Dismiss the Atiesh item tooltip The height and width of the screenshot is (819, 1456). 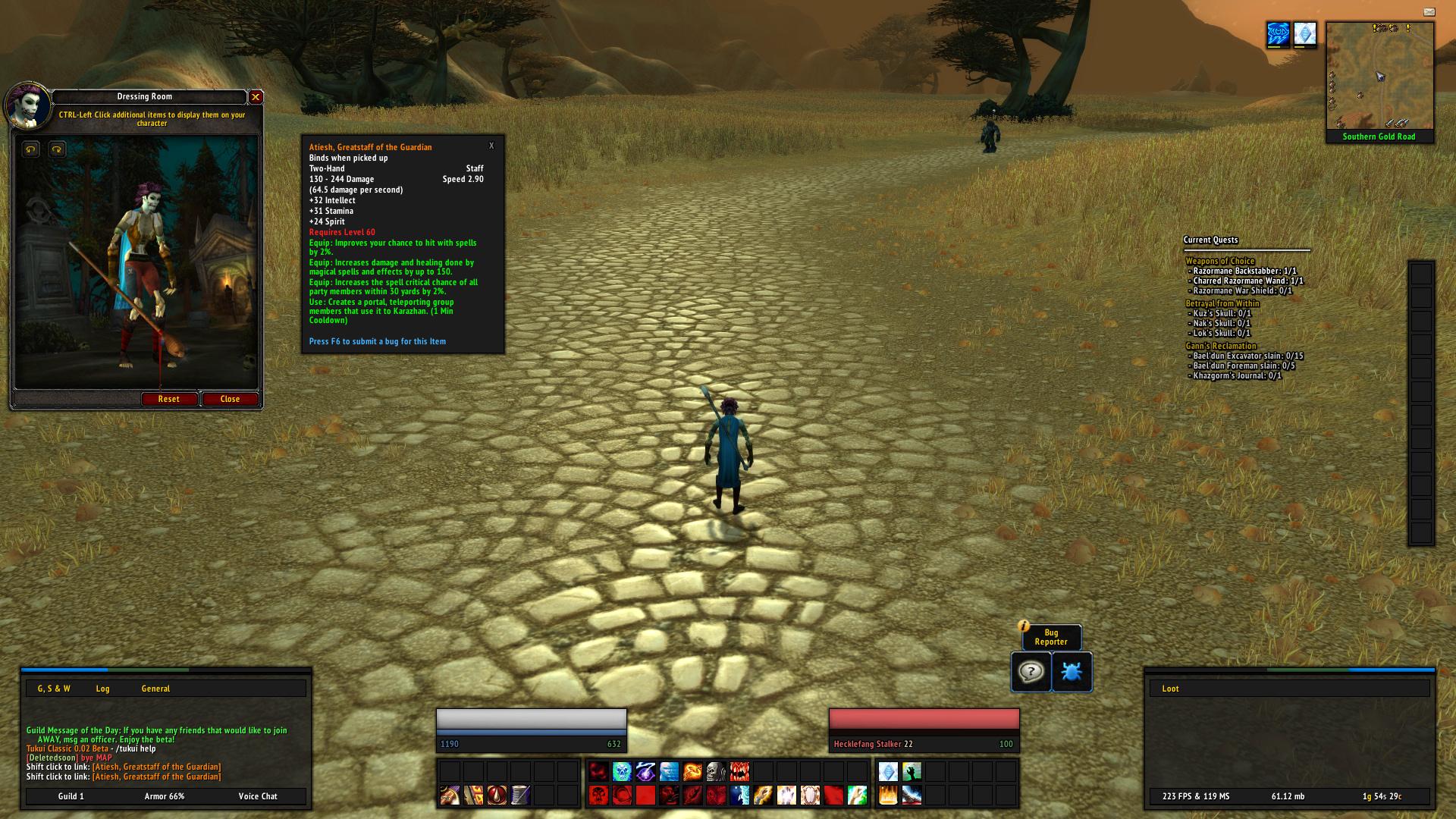point(491,146)
